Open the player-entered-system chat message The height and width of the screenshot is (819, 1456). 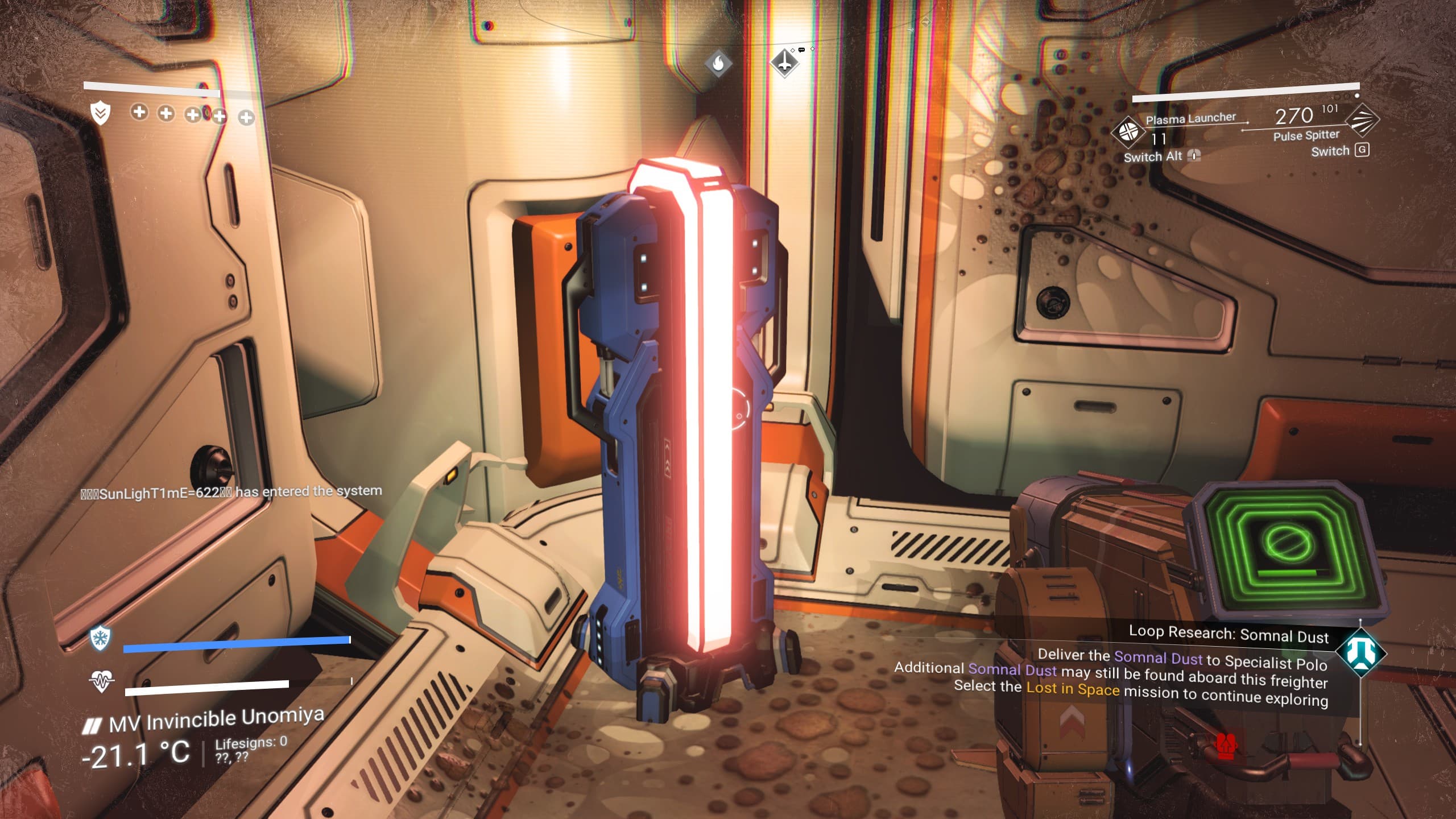pos(231,492)
